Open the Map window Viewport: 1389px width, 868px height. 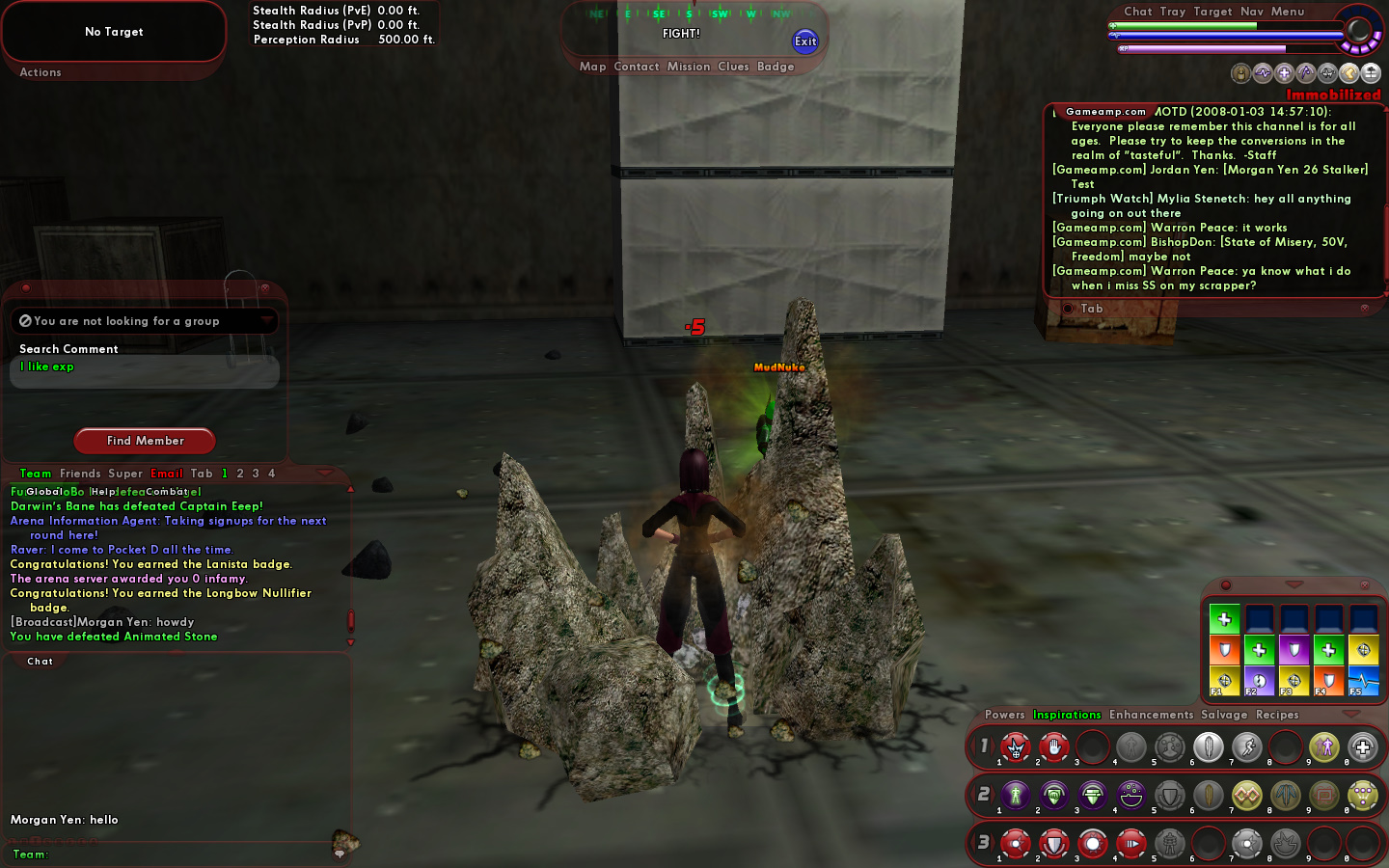(x=592, y=67)
